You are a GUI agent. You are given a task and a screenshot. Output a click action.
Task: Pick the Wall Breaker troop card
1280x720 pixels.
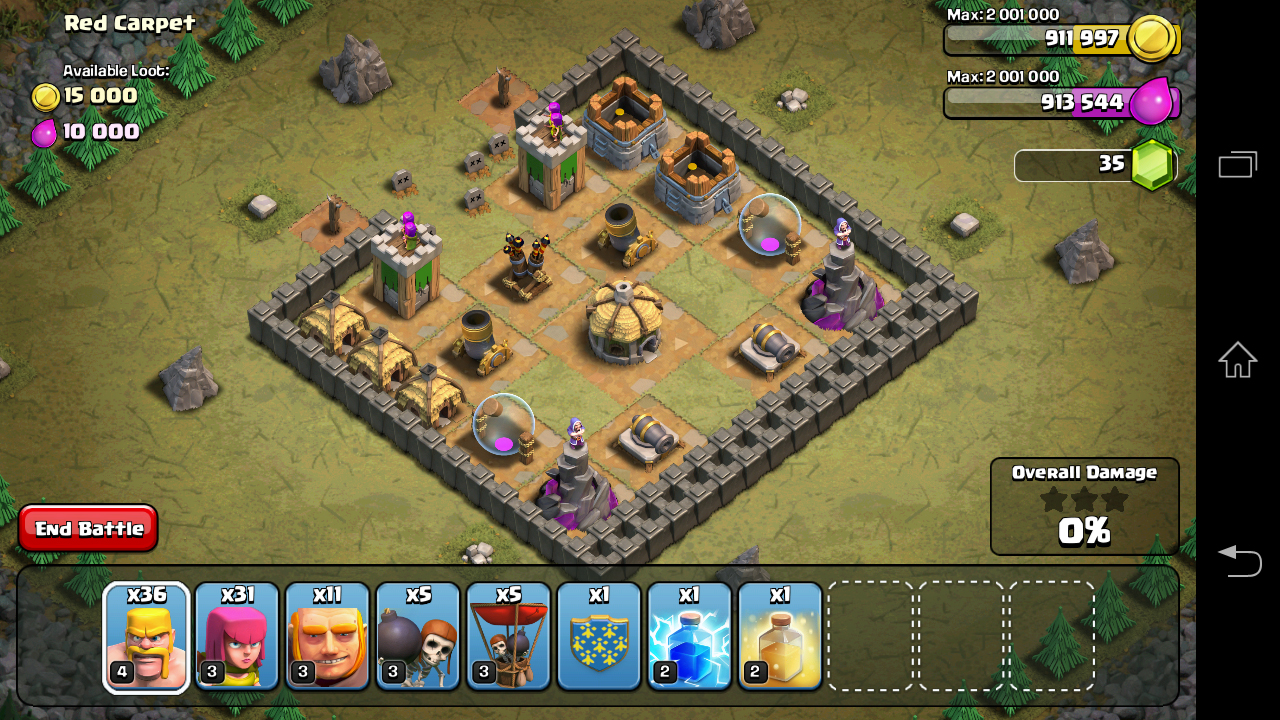pyautogui.click(x=418, y=637)
